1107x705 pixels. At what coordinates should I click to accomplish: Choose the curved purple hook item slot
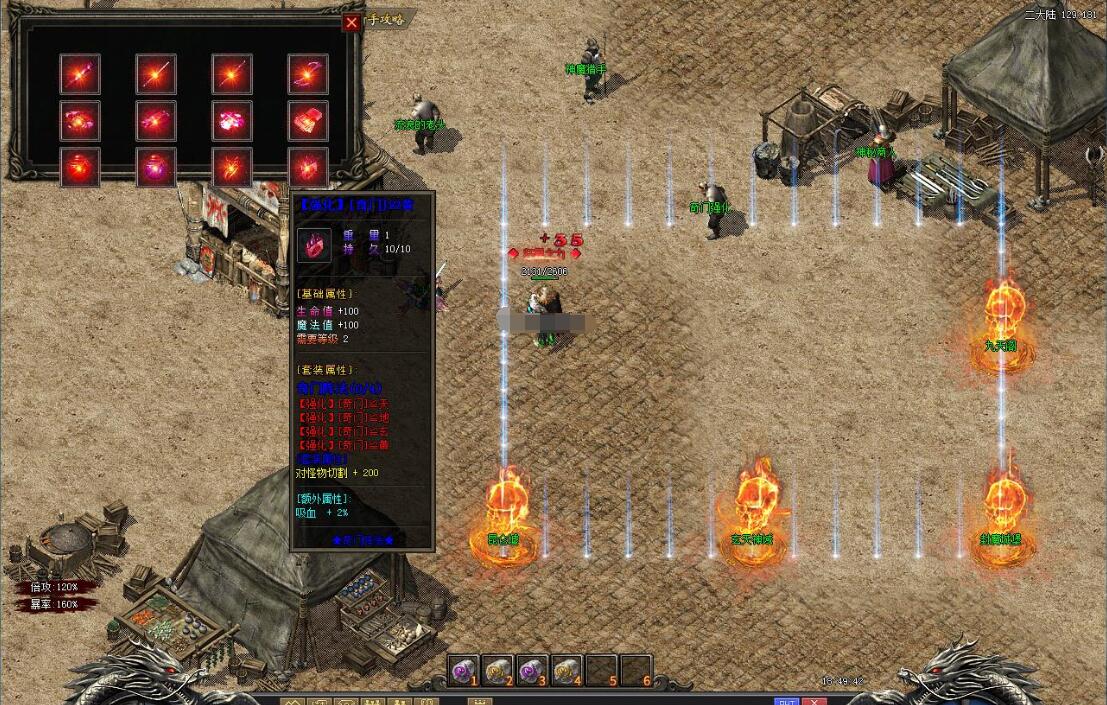coord(308,74)
